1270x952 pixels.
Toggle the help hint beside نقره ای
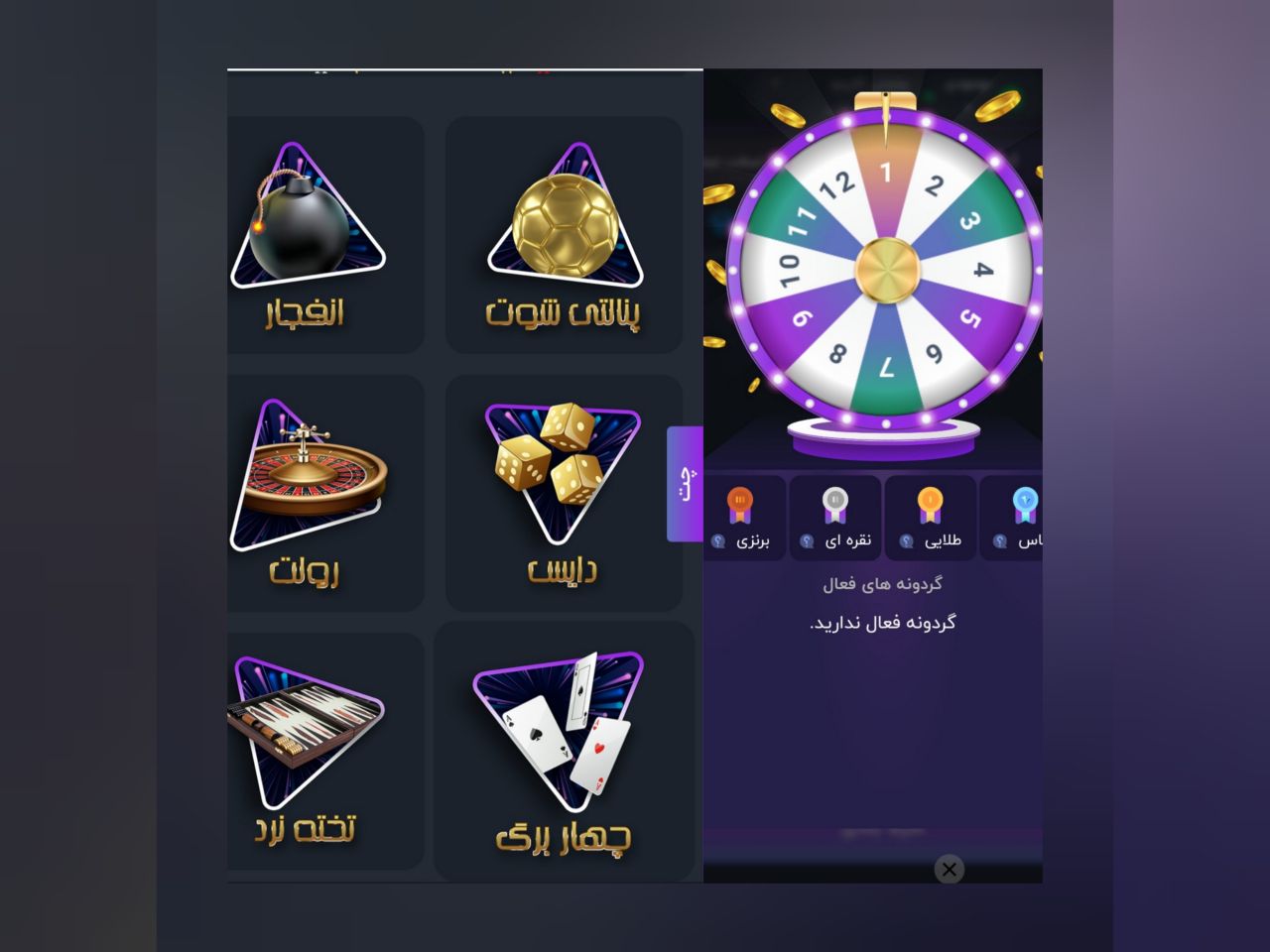808,540
